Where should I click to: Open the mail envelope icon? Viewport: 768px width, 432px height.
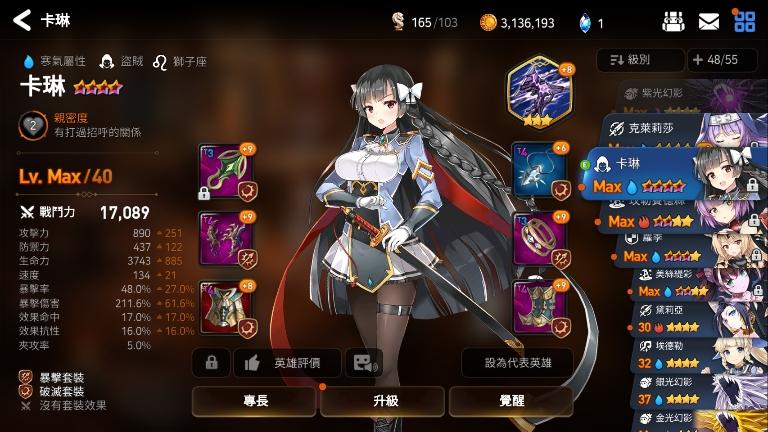click(x=709, y=21)
